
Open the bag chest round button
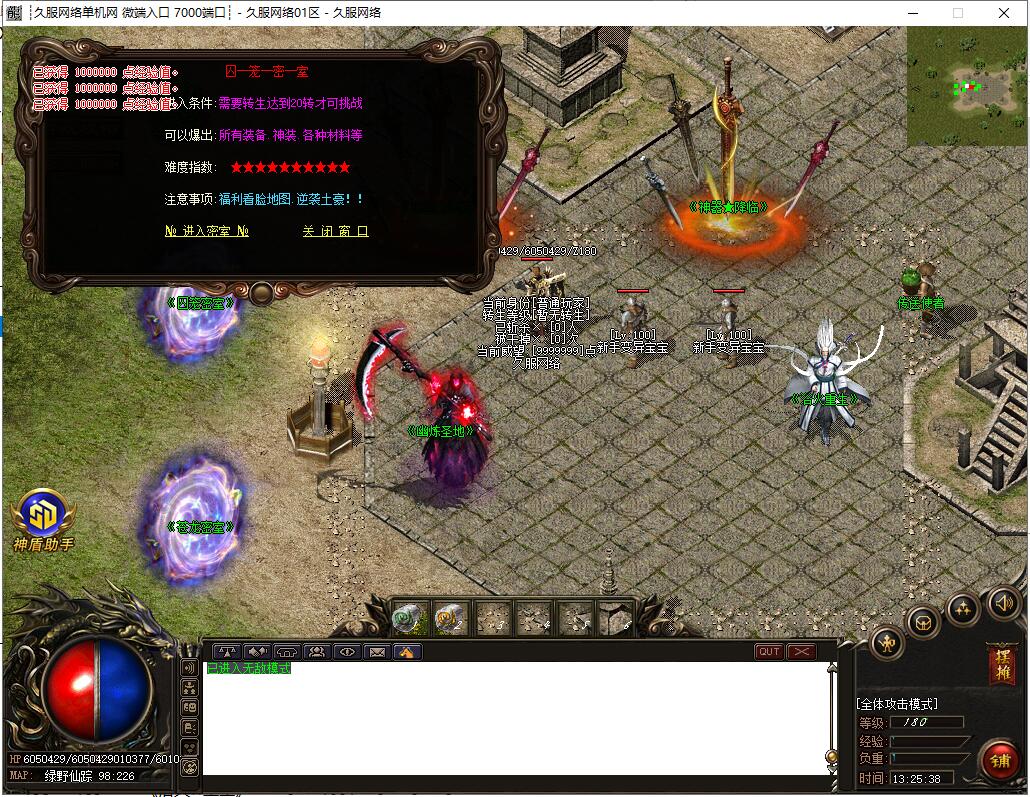923,623
